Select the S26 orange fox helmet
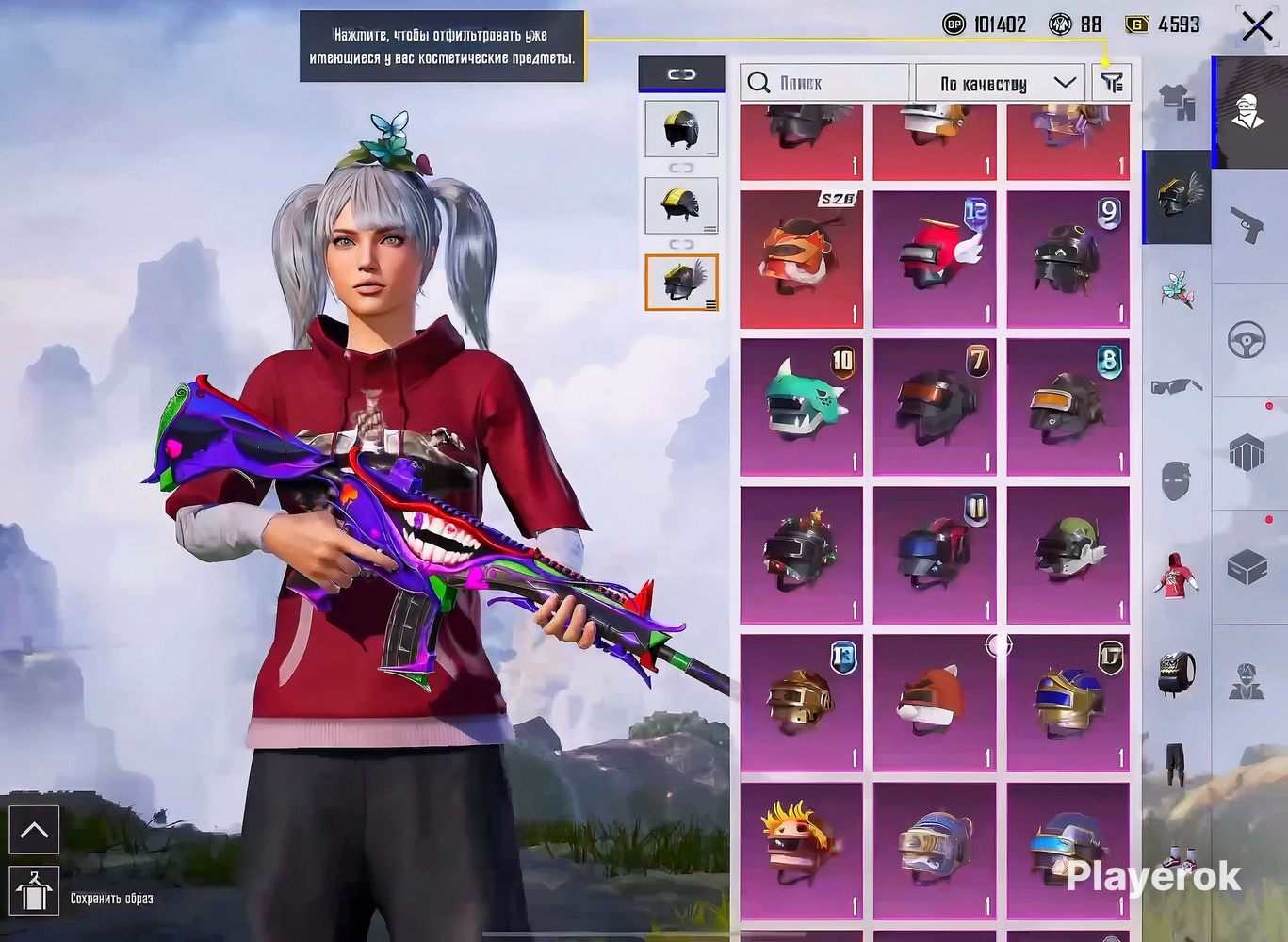 [801, 259]
